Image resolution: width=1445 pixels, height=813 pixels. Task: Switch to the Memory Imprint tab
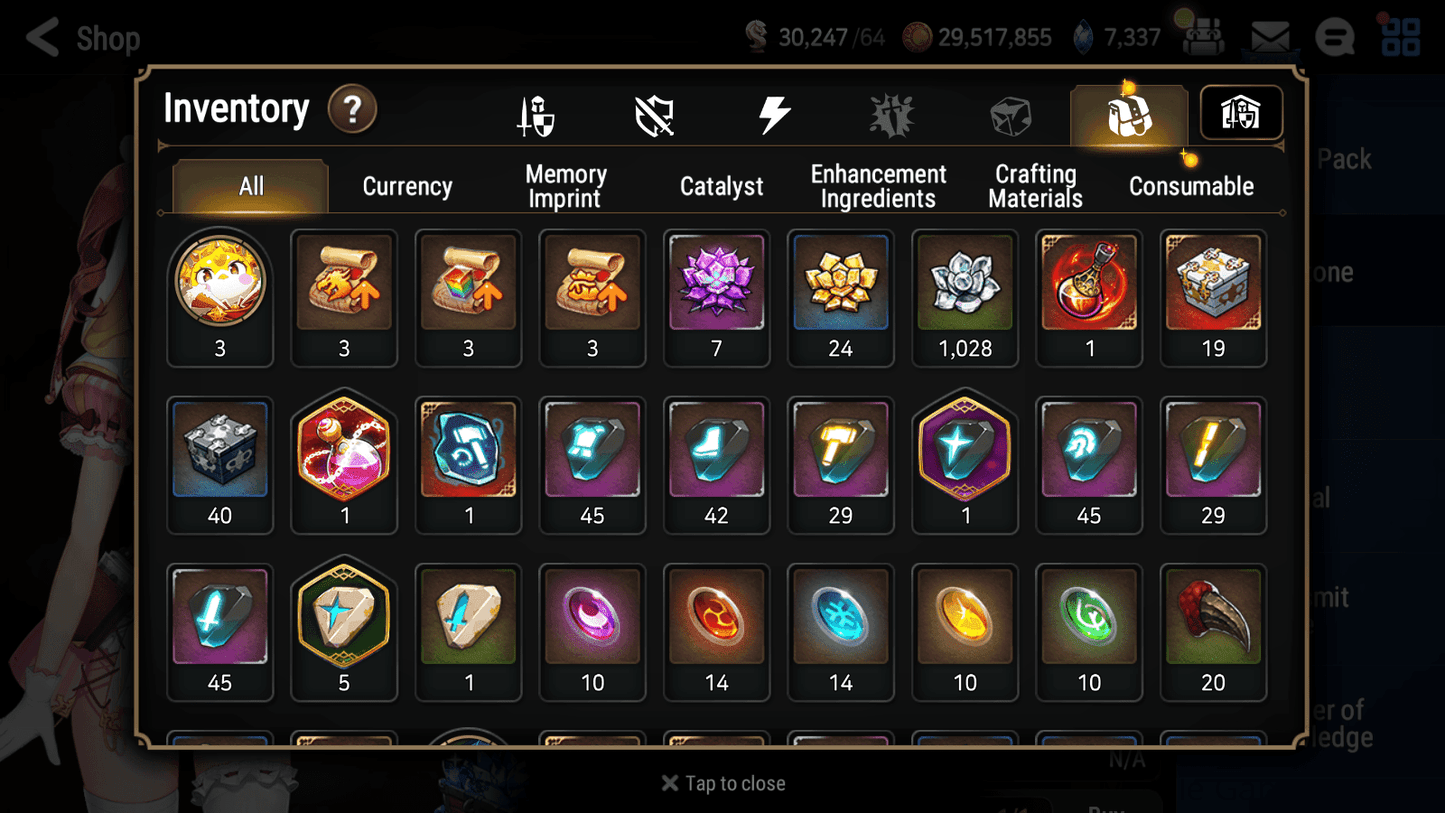click(x=564, y=186)
